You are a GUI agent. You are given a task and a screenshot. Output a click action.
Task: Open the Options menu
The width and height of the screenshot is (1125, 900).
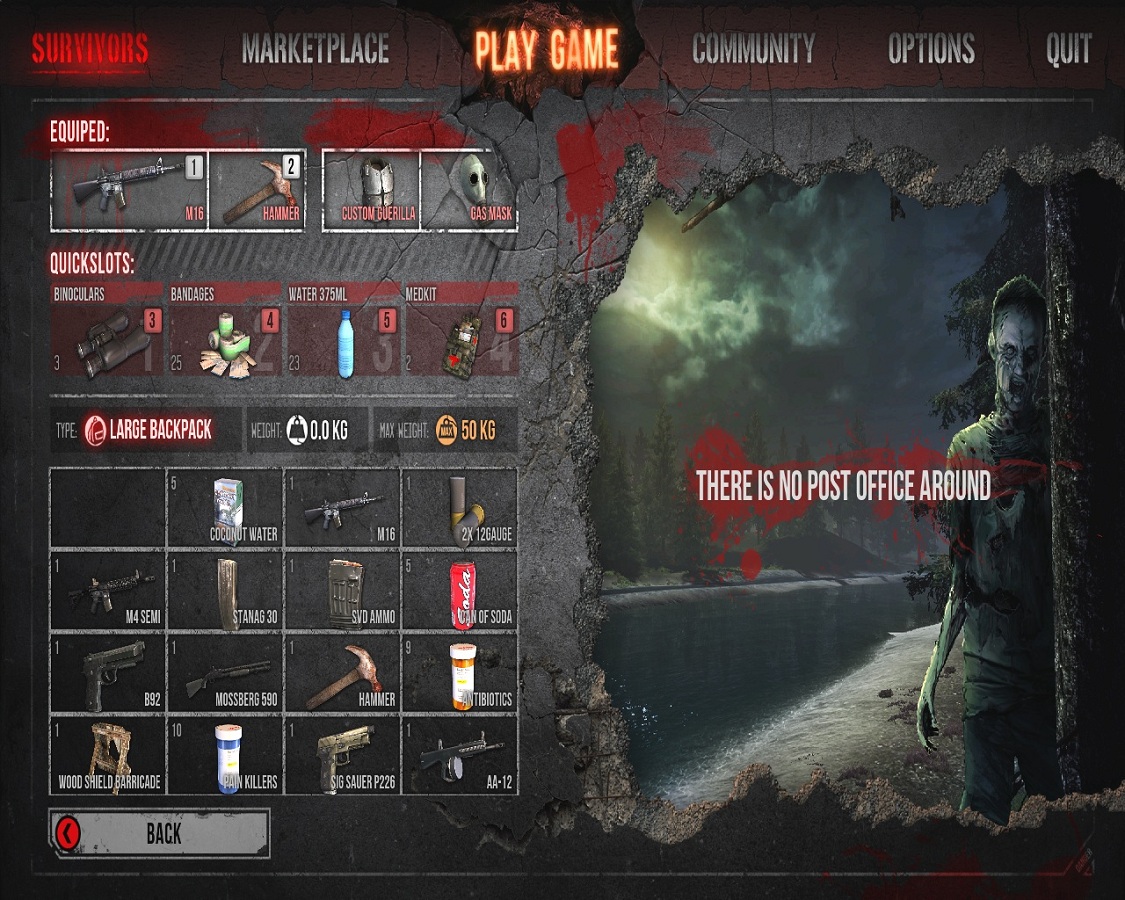point(931,49)
